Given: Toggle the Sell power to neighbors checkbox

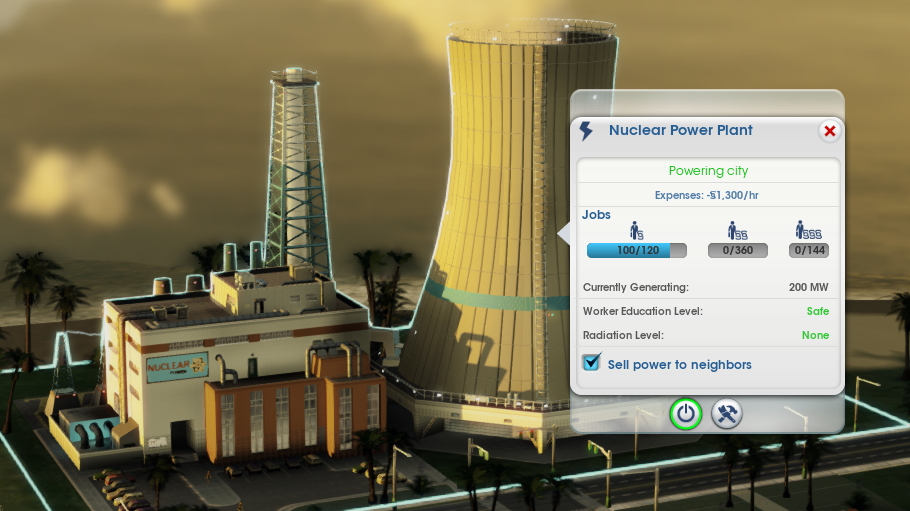Looking at the screenshot, I should point(591,363).
